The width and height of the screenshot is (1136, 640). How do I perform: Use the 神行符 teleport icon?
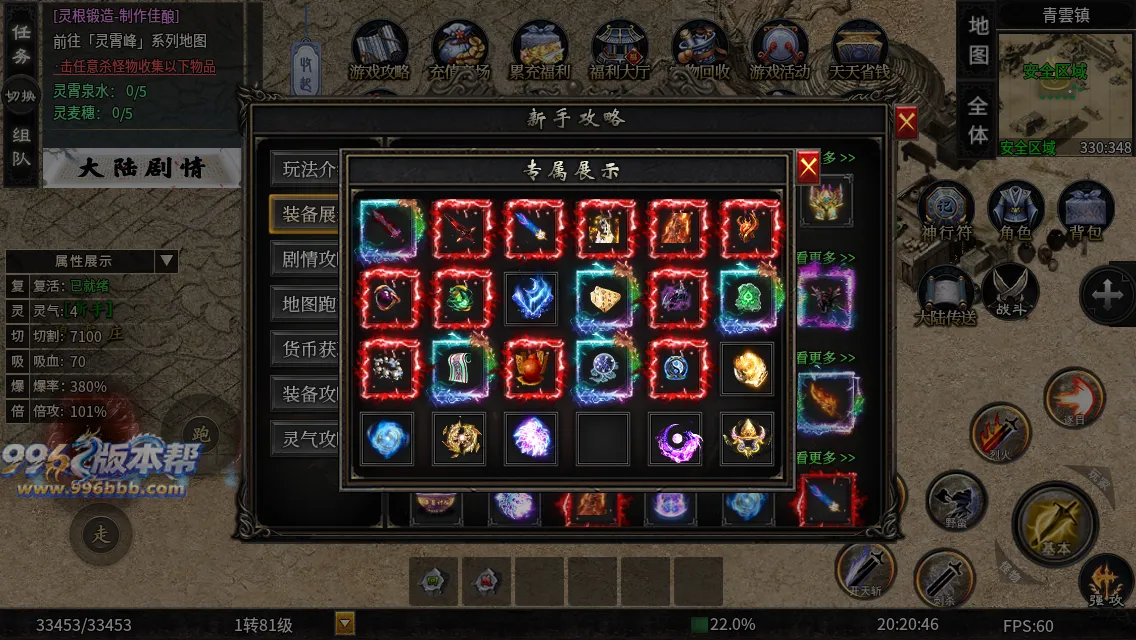946,212
